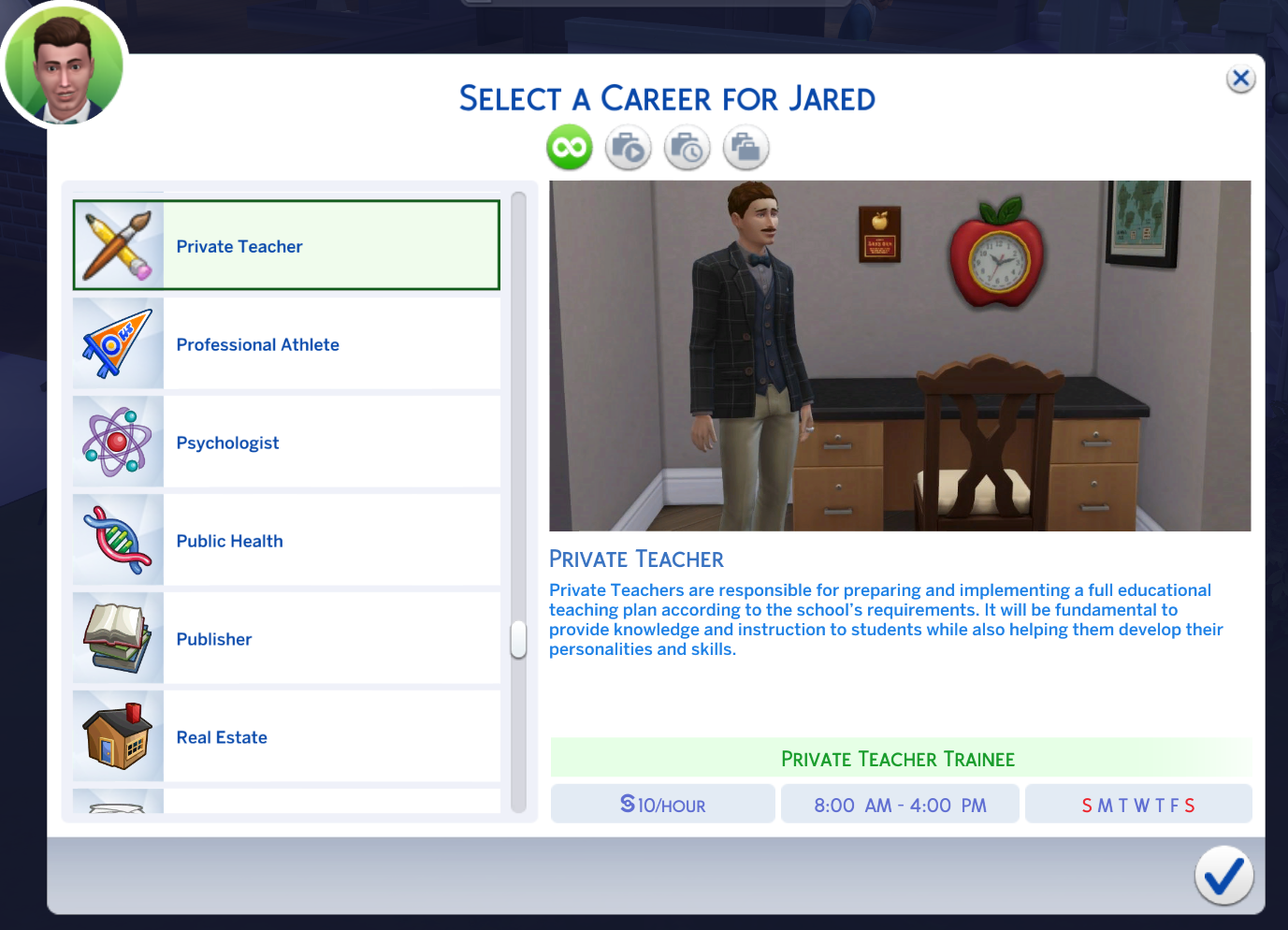Close the career selection panel
The height and width of the screenshot is (930, 1288).
tap(1240, 79)
